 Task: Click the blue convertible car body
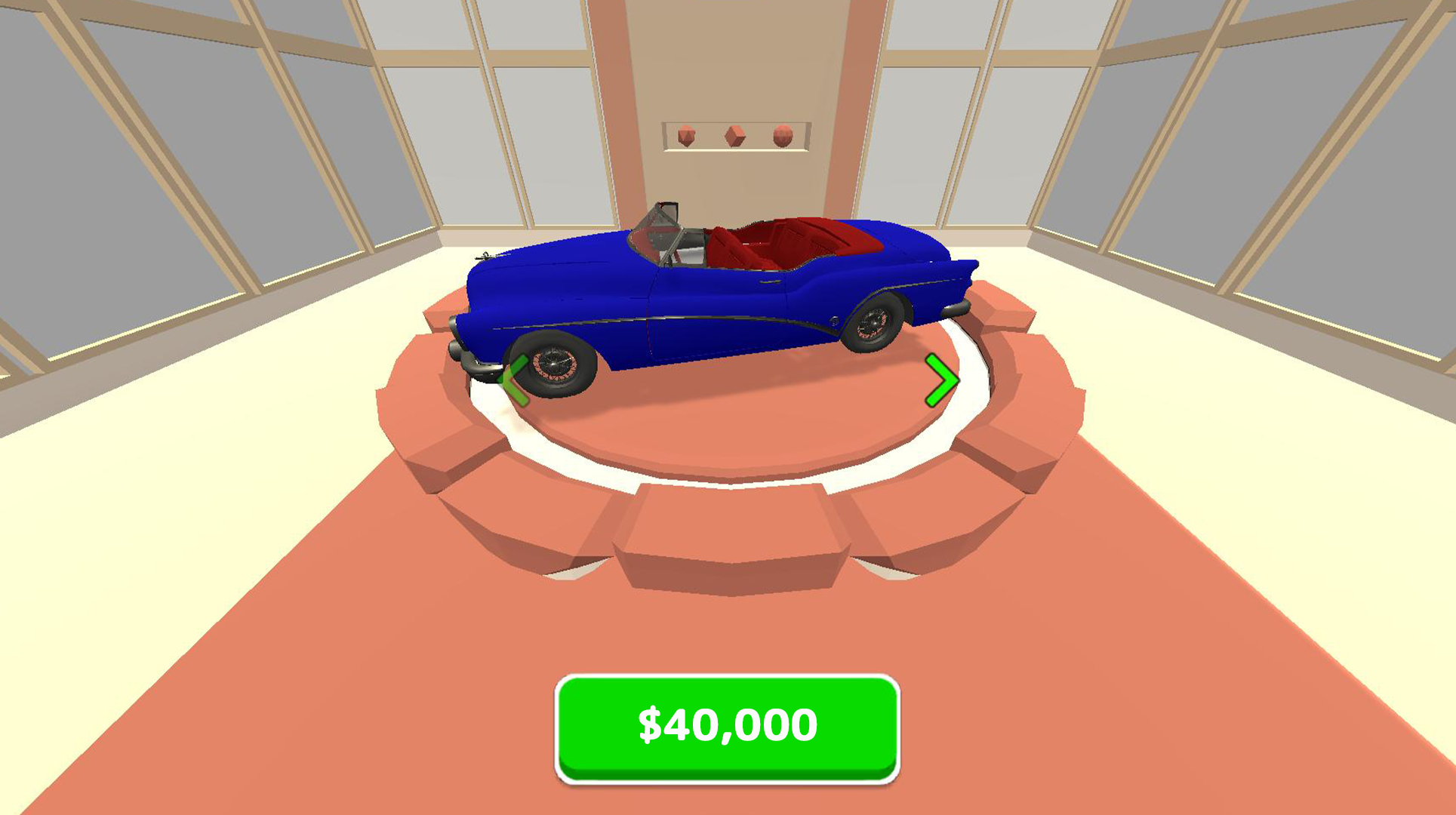(x=702, y=302)
